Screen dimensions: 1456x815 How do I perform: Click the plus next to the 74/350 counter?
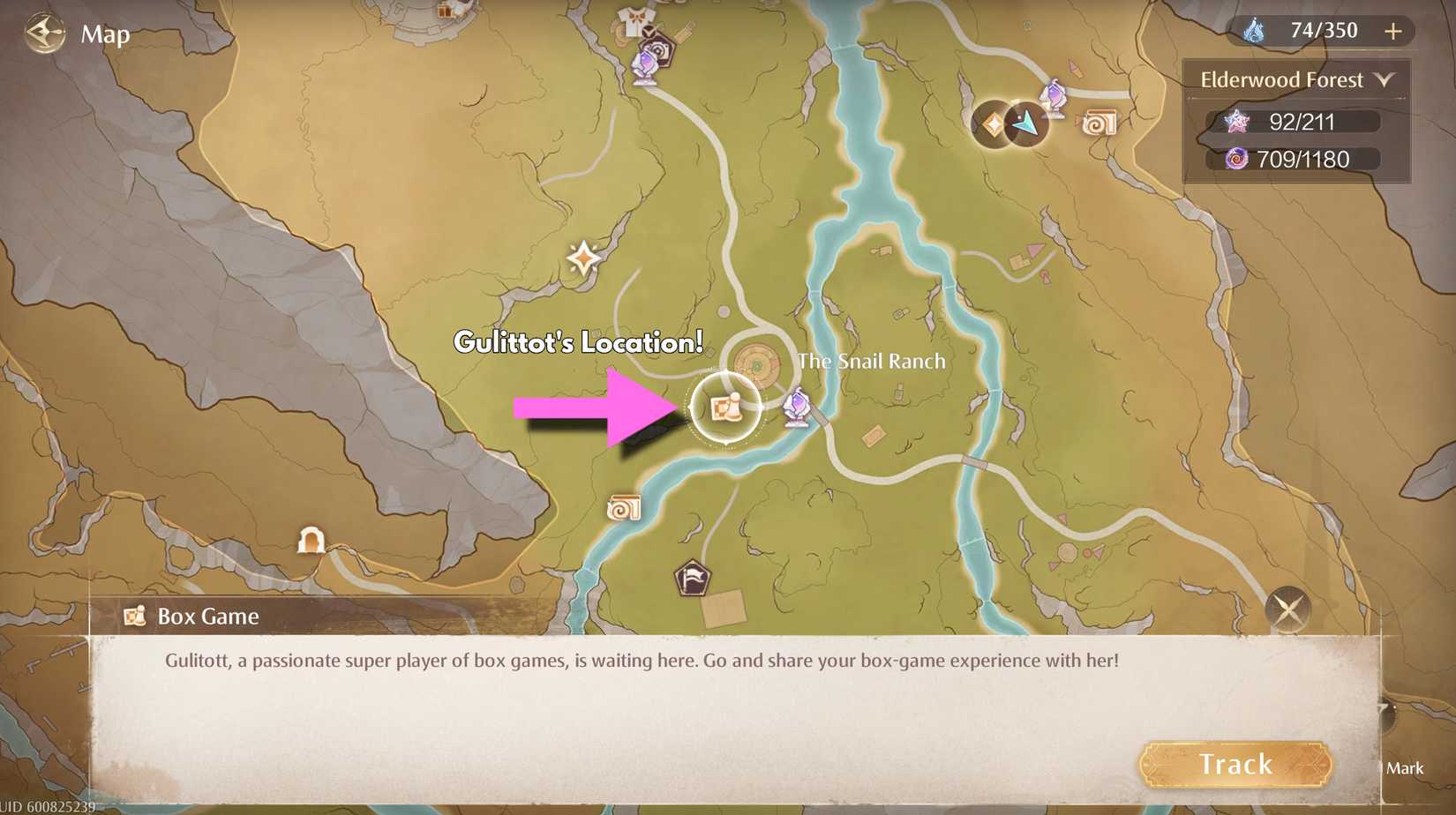pos(1392,32)
